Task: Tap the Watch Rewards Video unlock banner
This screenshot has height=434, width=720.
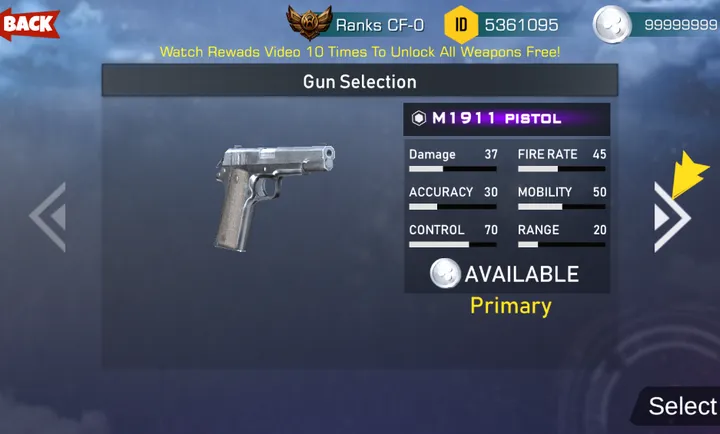Action: [x=360, y=51]
